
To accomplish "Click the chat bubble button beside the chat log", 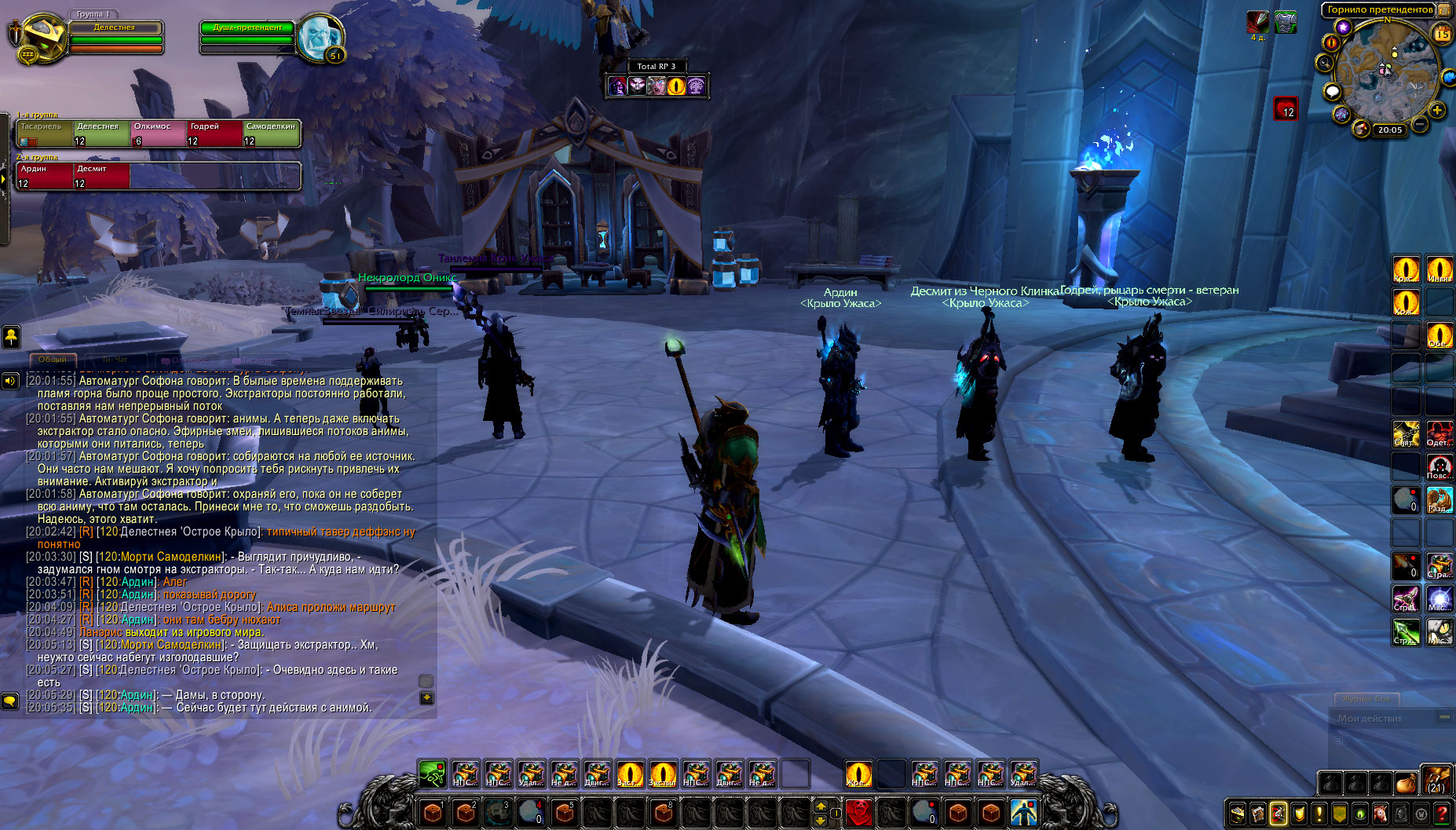I will [x=9, y=700].
